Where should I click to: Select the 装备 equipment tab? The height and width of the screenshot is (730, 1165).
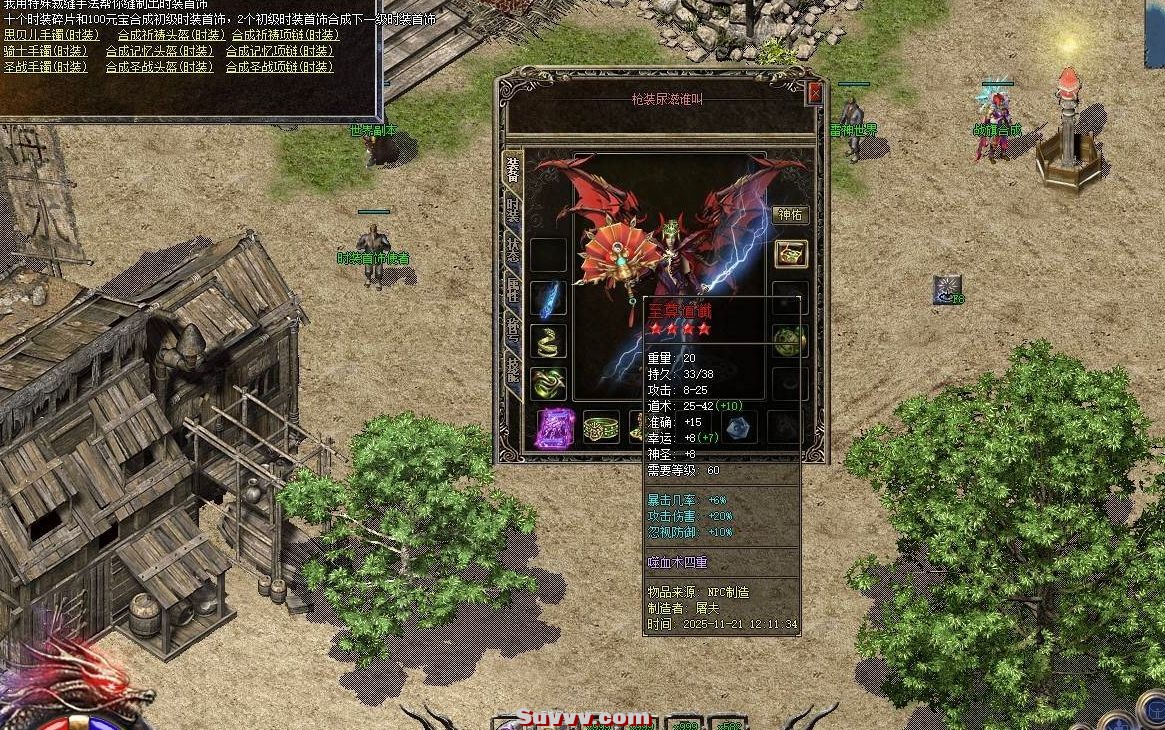click(x=513, y=169)
